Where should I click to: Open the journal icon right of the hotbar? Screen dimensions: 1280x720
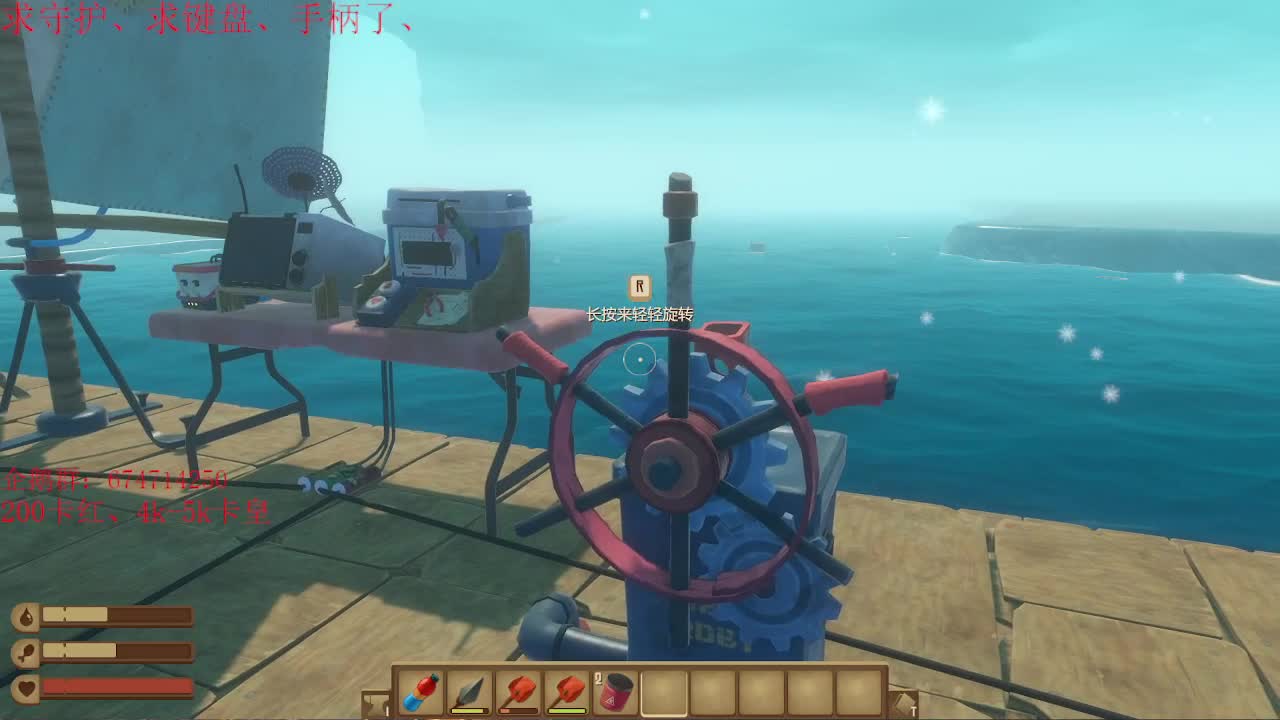pos(903,704)
